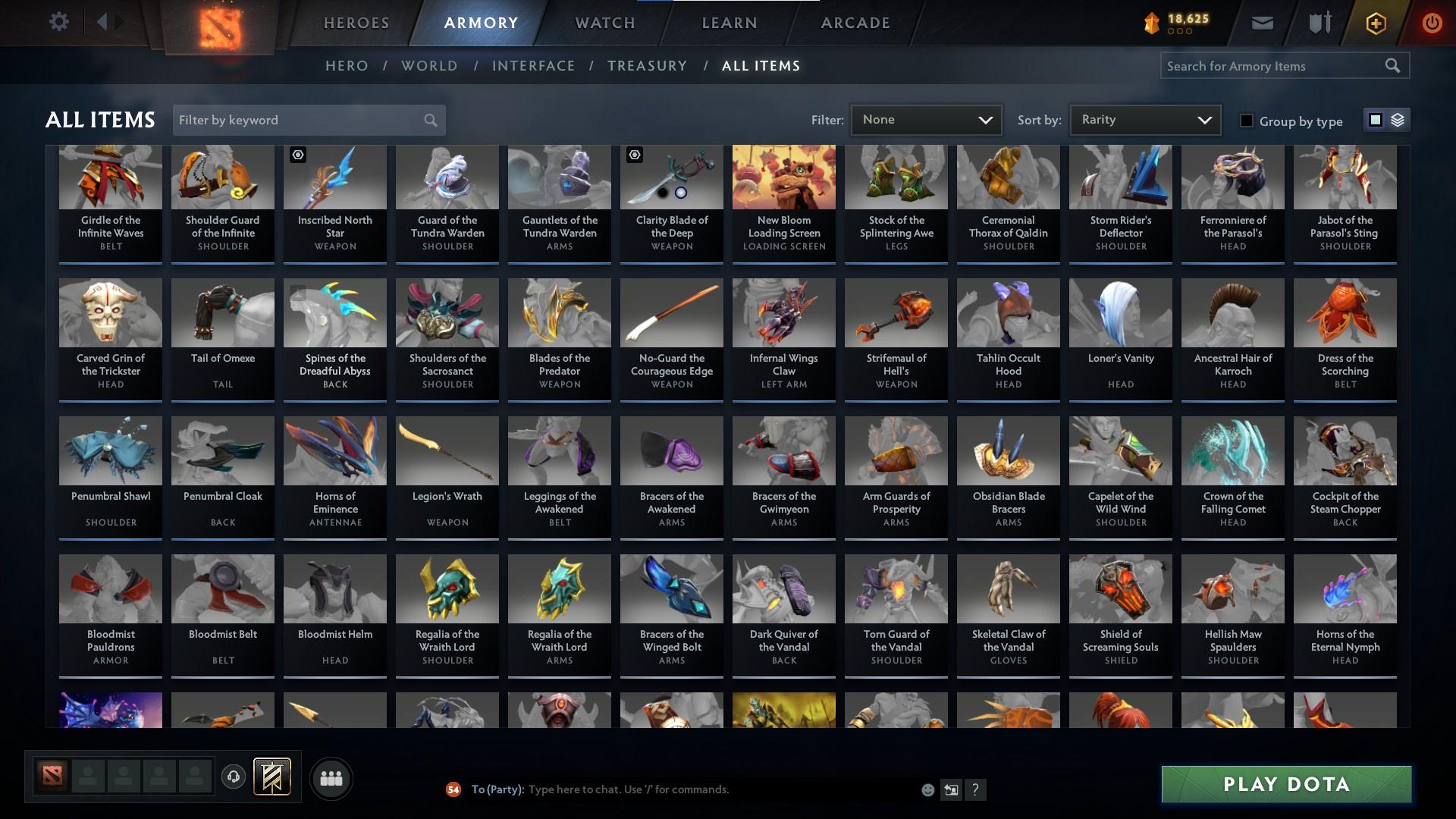
Task: Open the settings gear menu
Action: (59, 21)
